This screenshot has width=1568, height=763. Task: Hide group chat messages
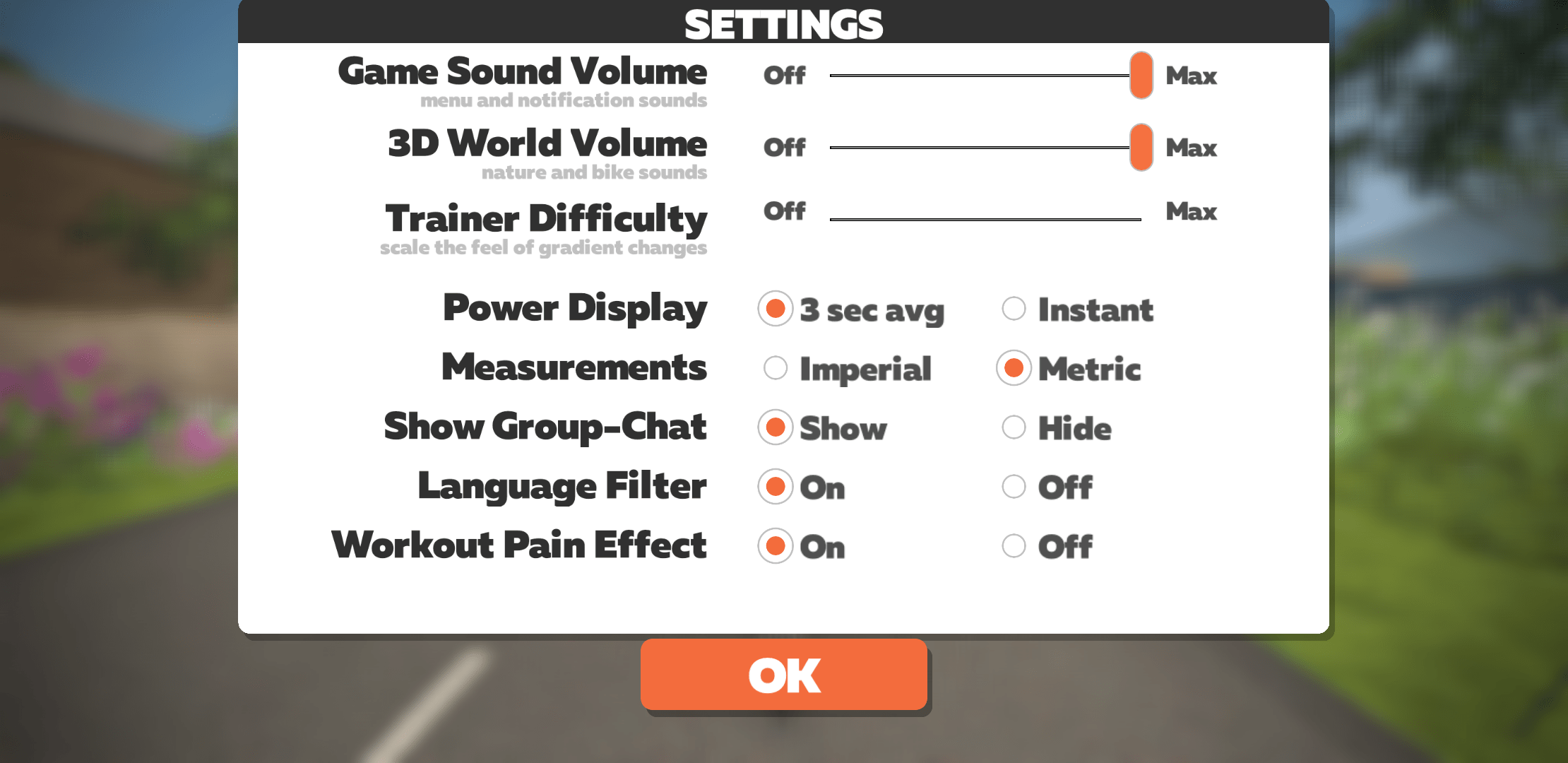coord(1014,427)
